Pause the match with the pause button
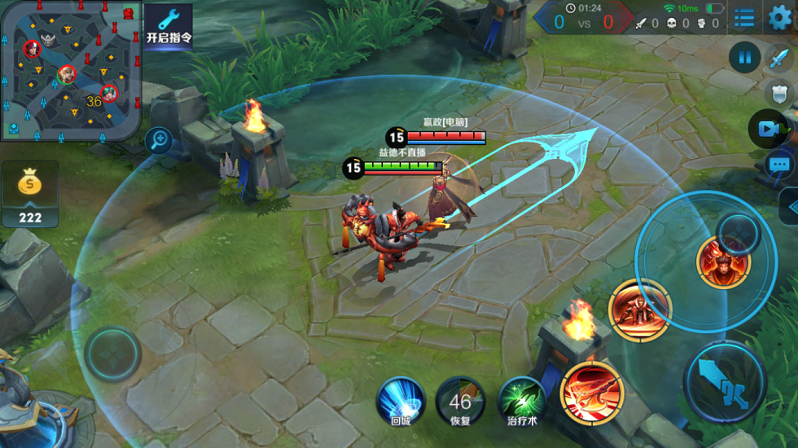The image size is (798, 448). click(x=744, y=57)
